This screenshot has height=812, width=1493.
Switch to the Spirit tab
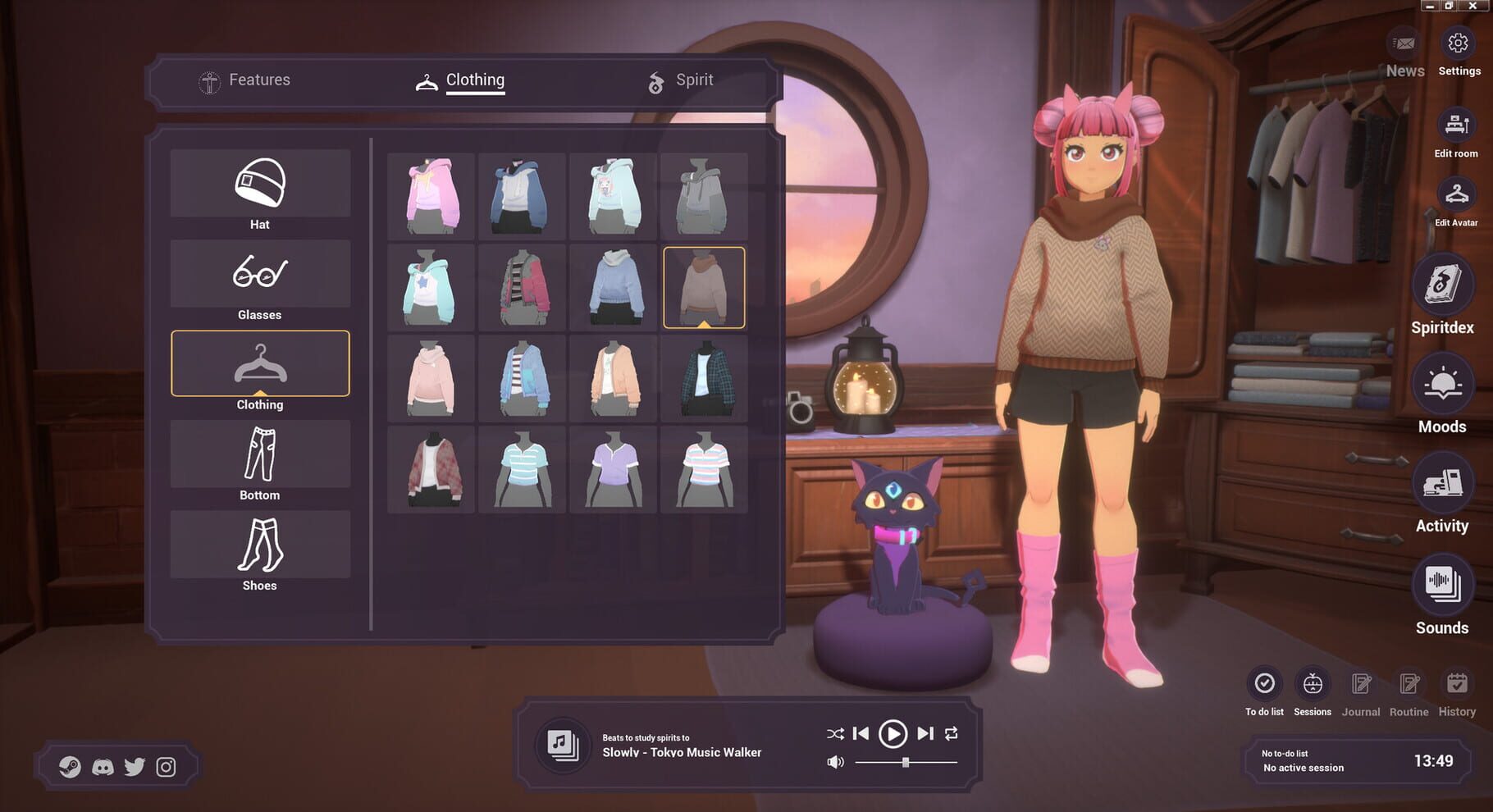pos(694,80)
